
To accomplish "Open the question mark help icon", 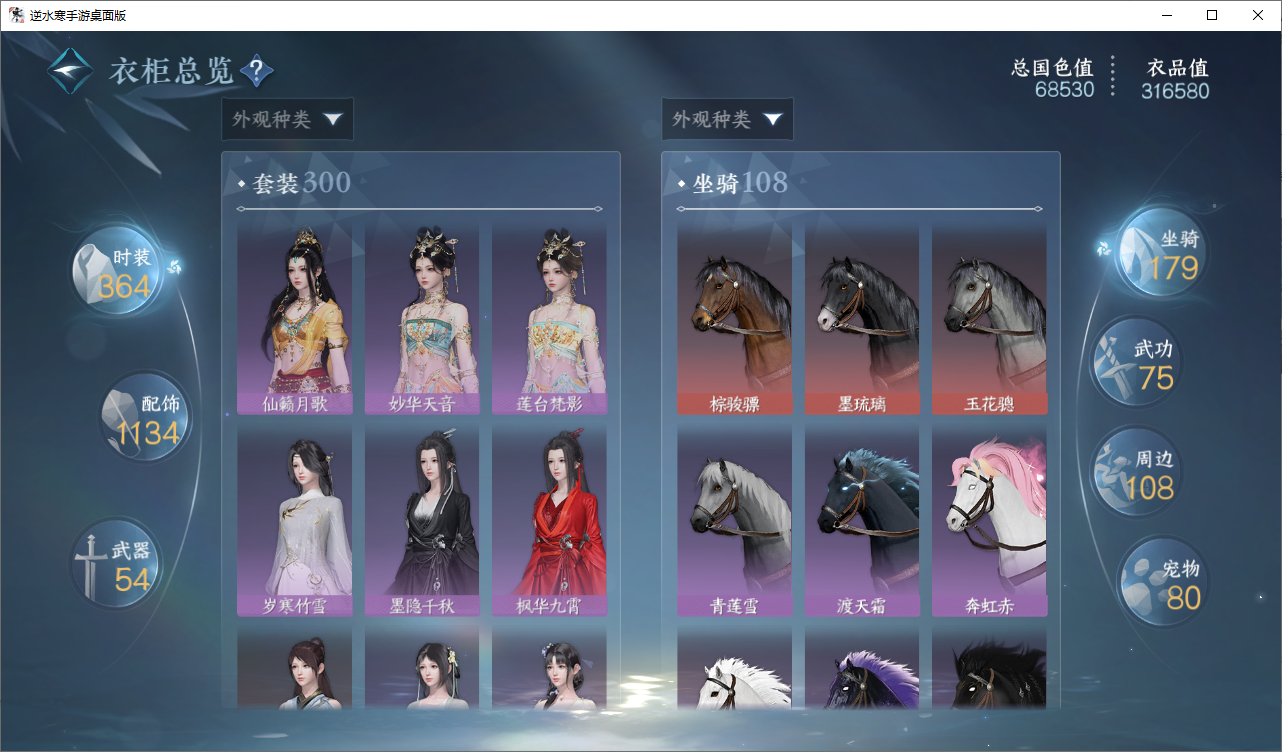I will pos(257,71).
